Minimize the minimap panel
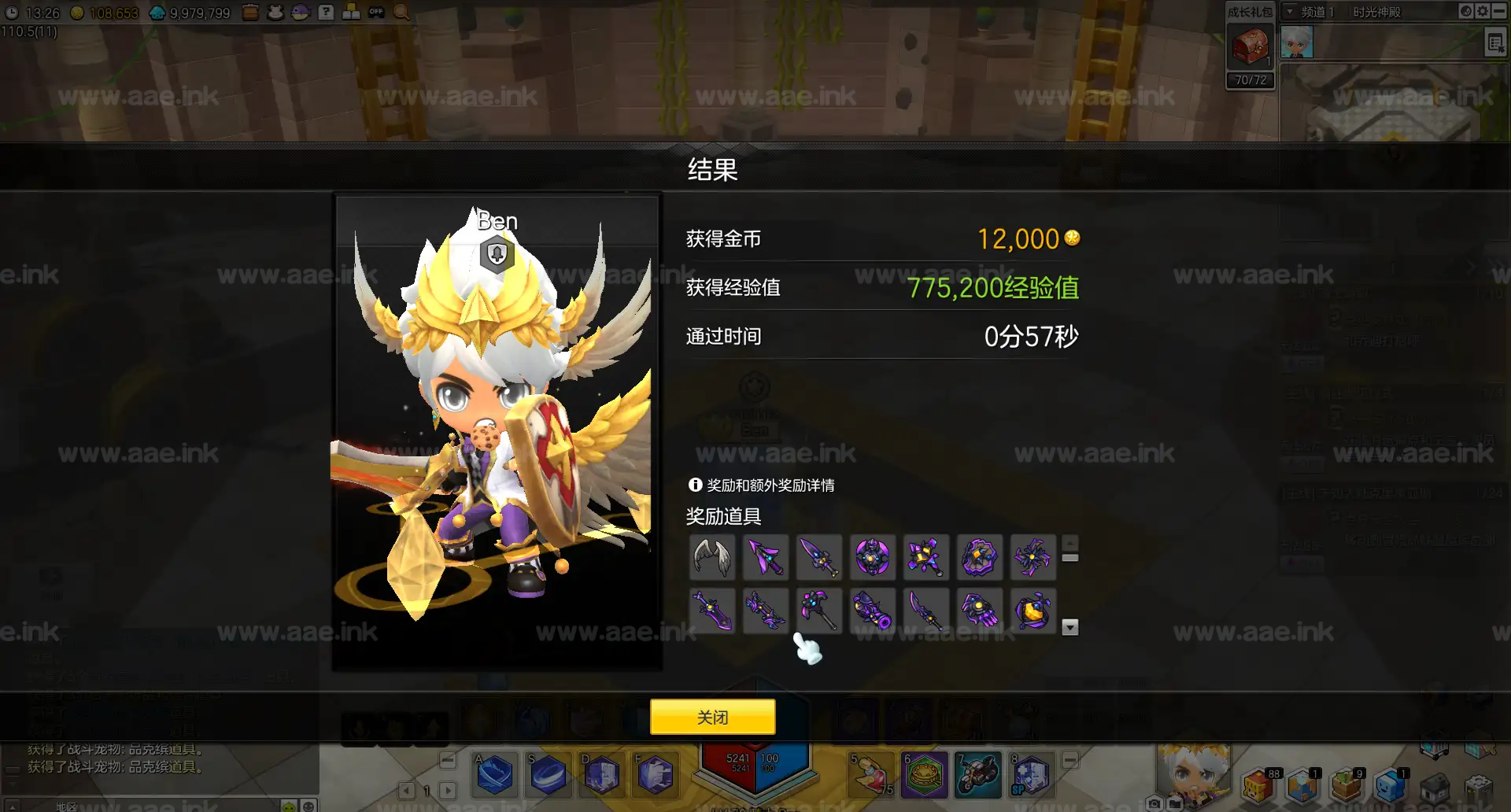 pos(1499,12)
